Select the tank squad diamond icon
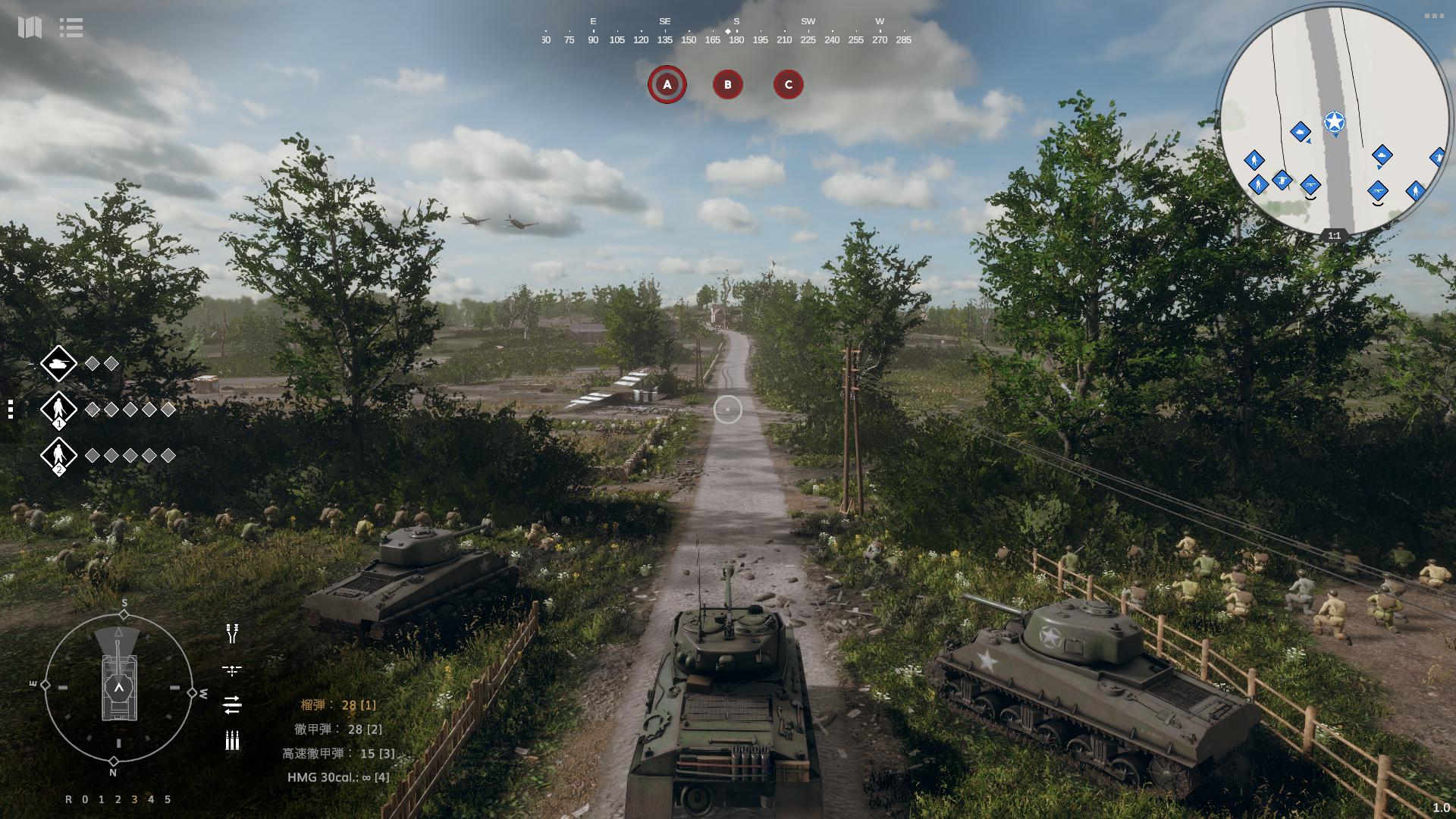 pos(59,364)
